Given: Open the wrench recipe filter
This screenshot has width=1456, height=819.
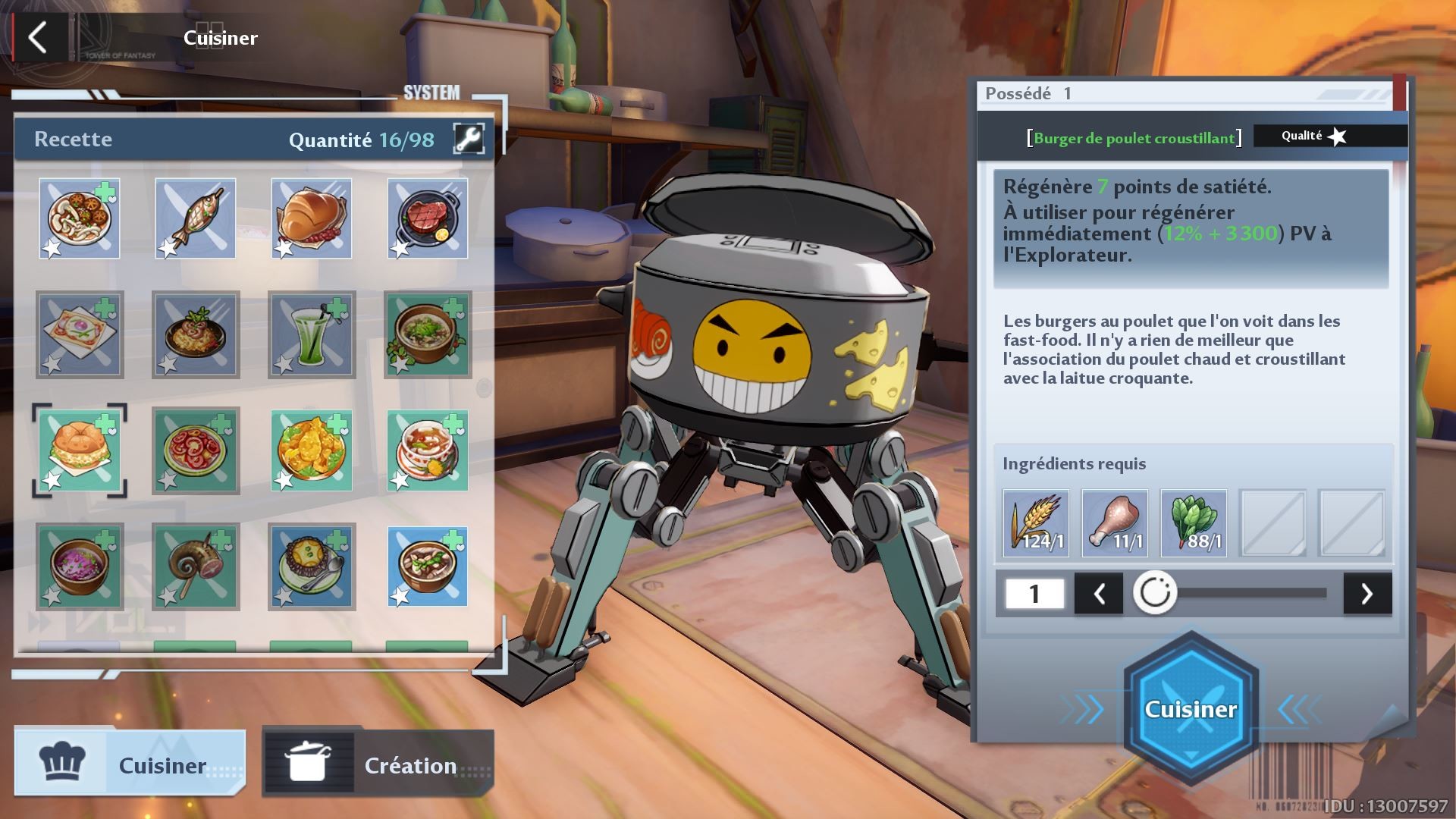Looking at the screenshot, I should pyautogui.click(x=469, y=139).
